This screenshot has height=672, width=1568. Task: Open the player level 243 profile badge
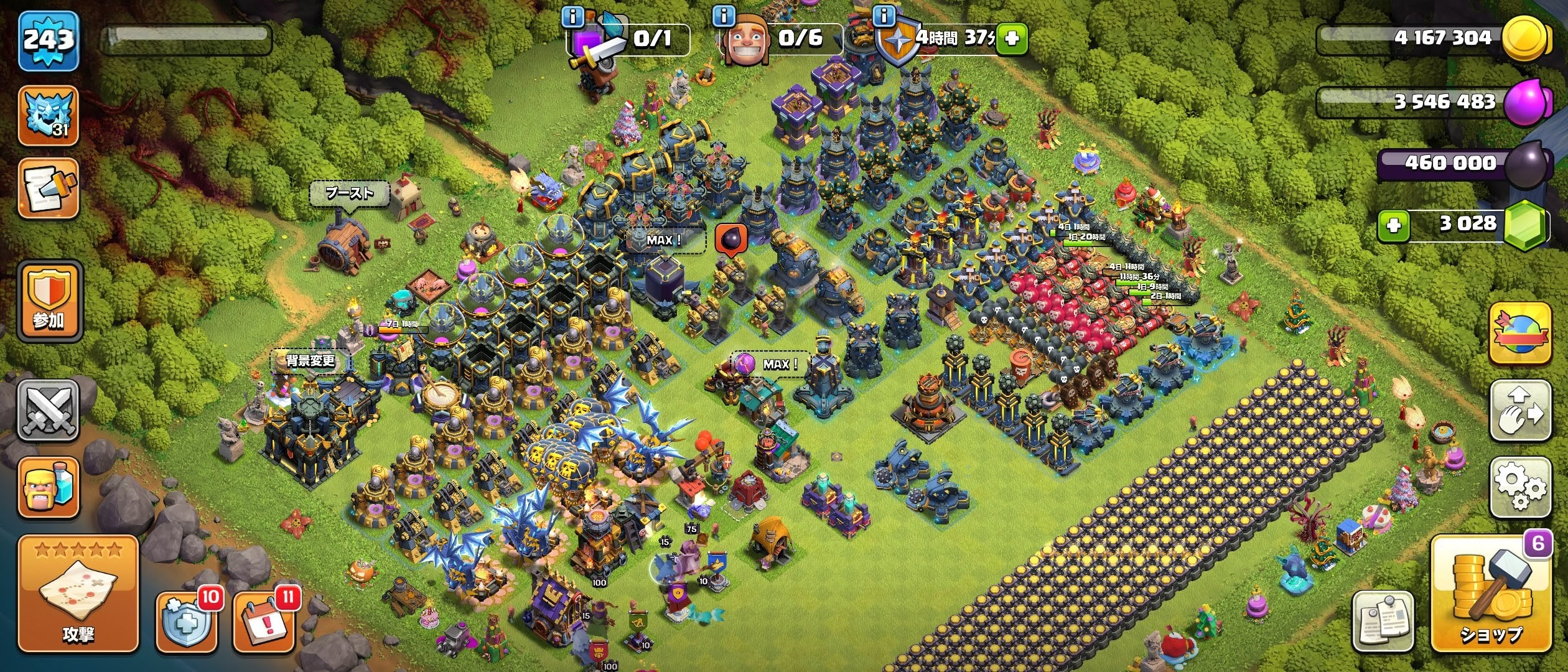click(x=49, y=41)
